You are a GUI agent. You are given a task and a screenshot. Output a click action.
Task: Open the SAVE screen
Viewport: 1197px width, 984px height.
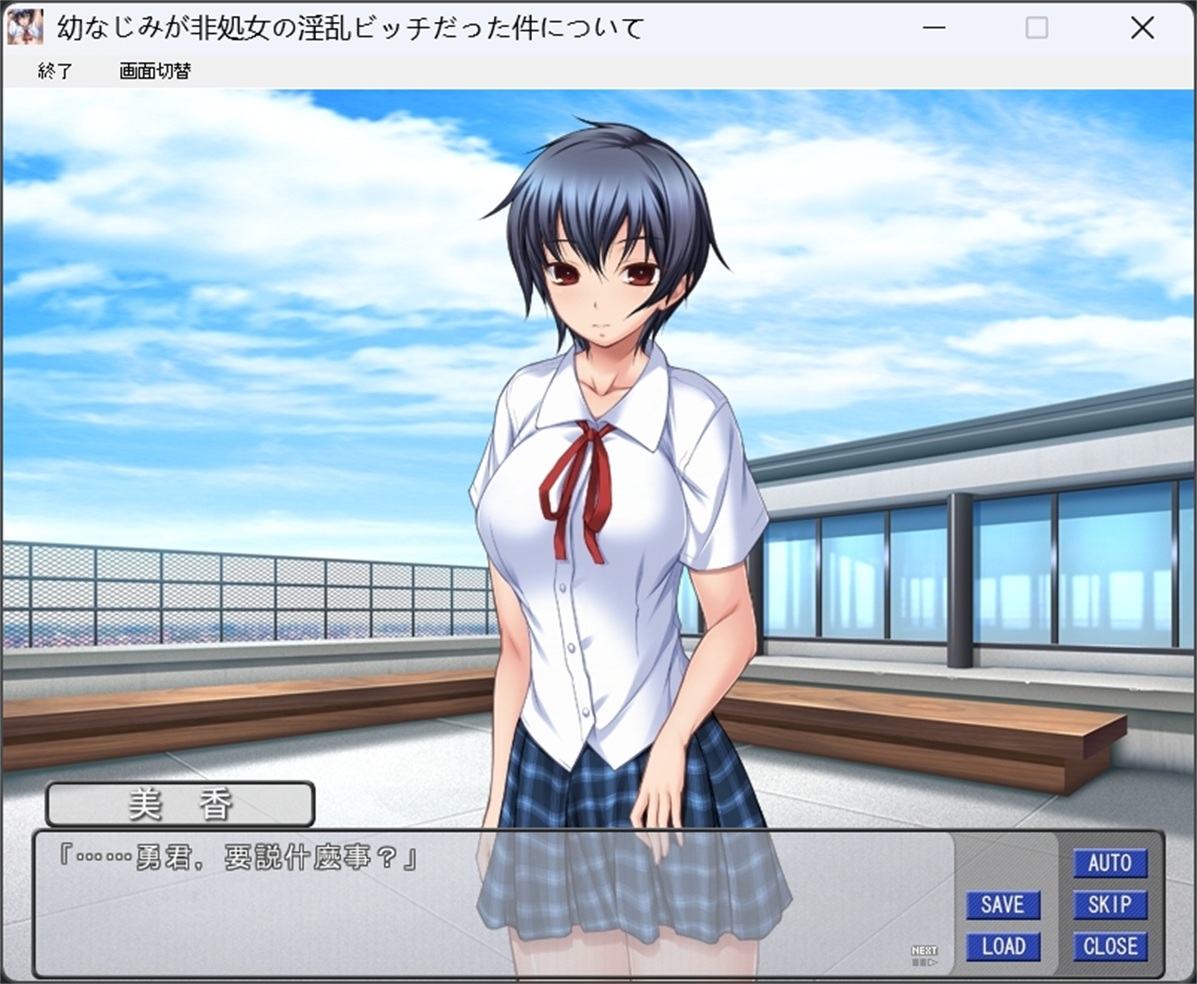pyautogui.click(x=1003, y=905)
